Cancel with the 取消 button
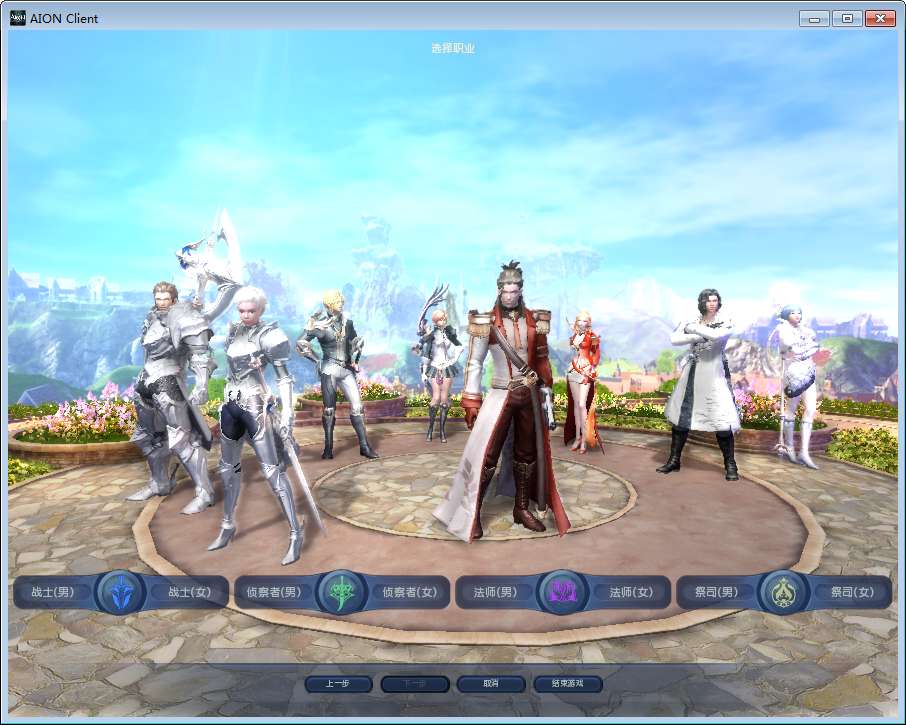This screenshot has width=906, height=725. pyautogui.click(x=490, y=684)
